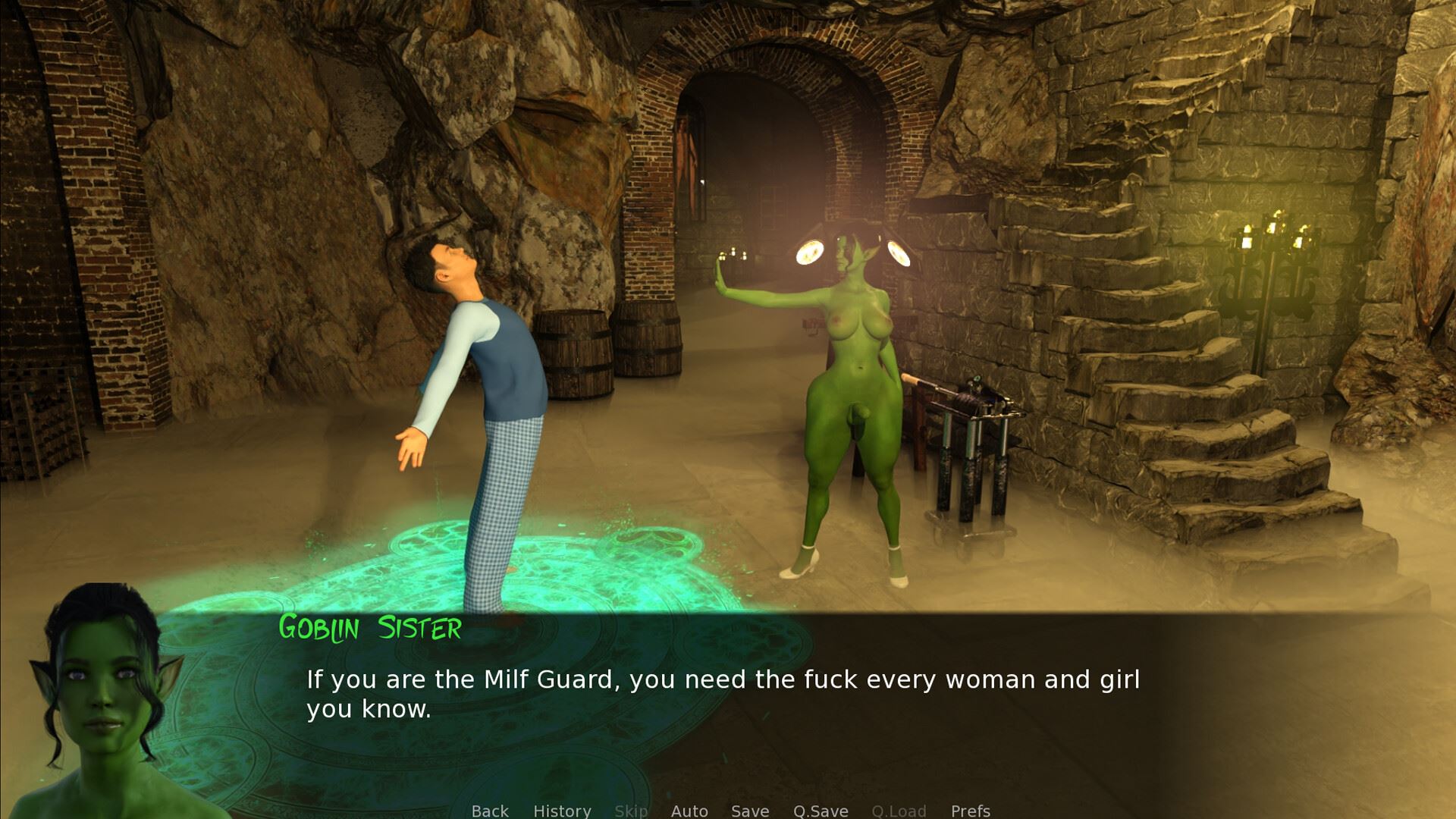Quick save with Q.Save

click(x=821, y=810)
